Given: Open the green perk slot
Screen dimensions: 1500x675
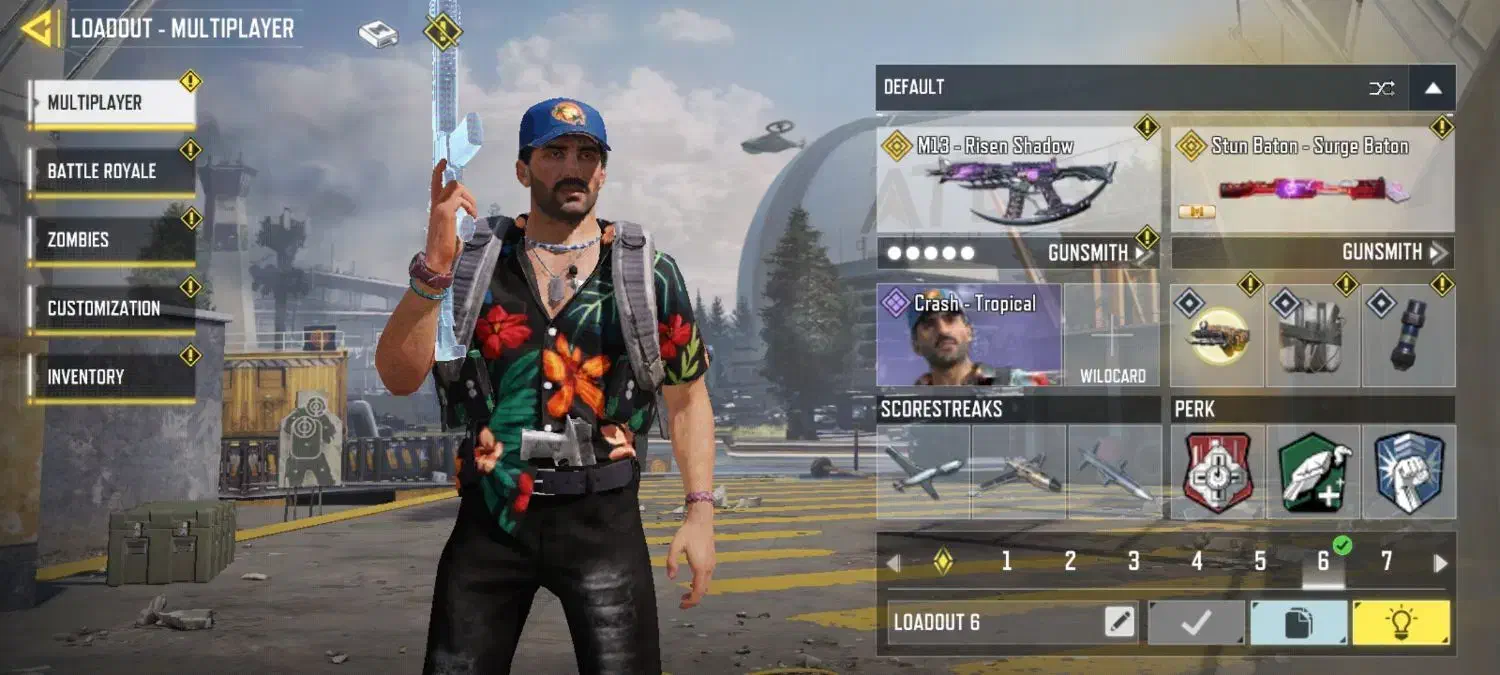Looking at the screenshot, I should (1314, 473).
